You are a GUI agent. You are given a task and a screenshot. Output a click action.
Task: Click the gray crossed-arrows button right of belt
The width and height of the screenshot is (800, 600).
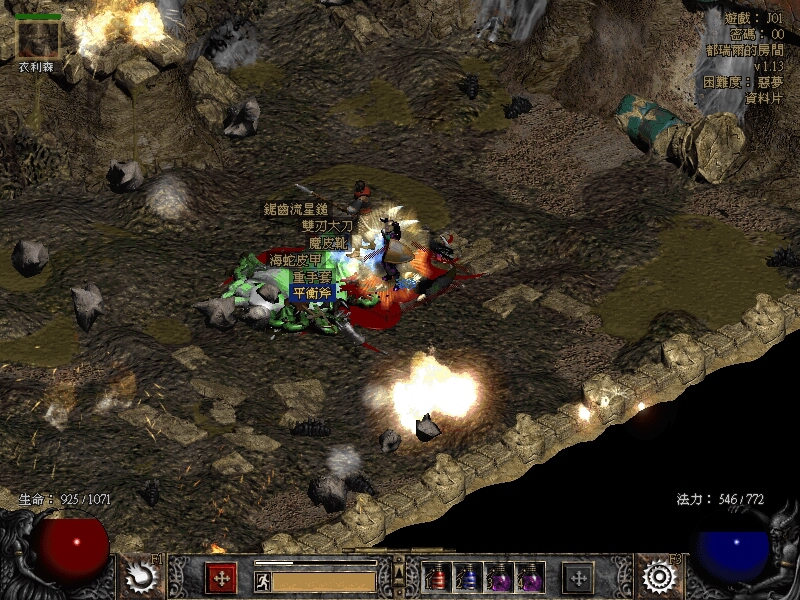click(577, 577)
